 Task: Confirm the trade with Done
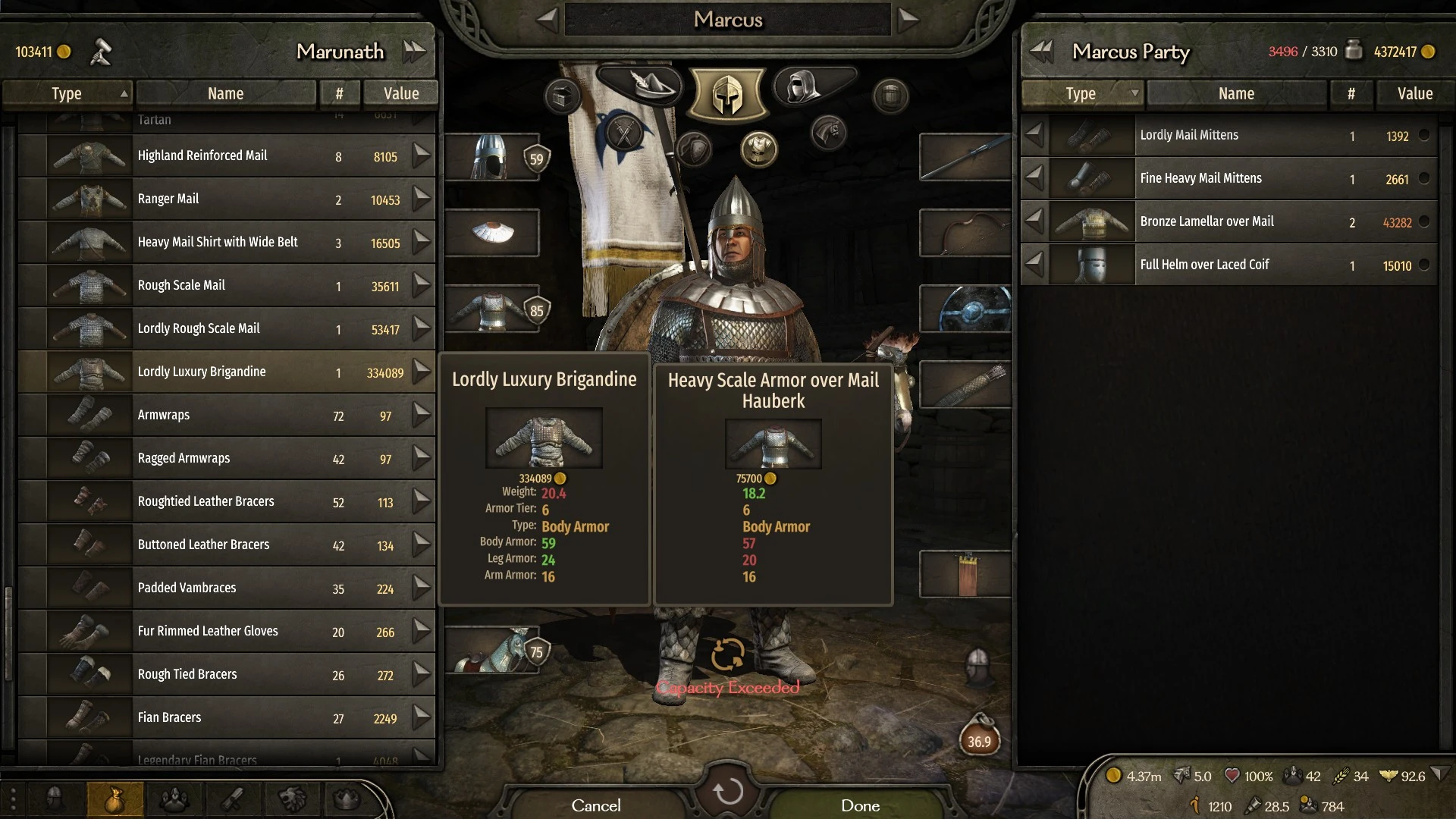(860, 805)
